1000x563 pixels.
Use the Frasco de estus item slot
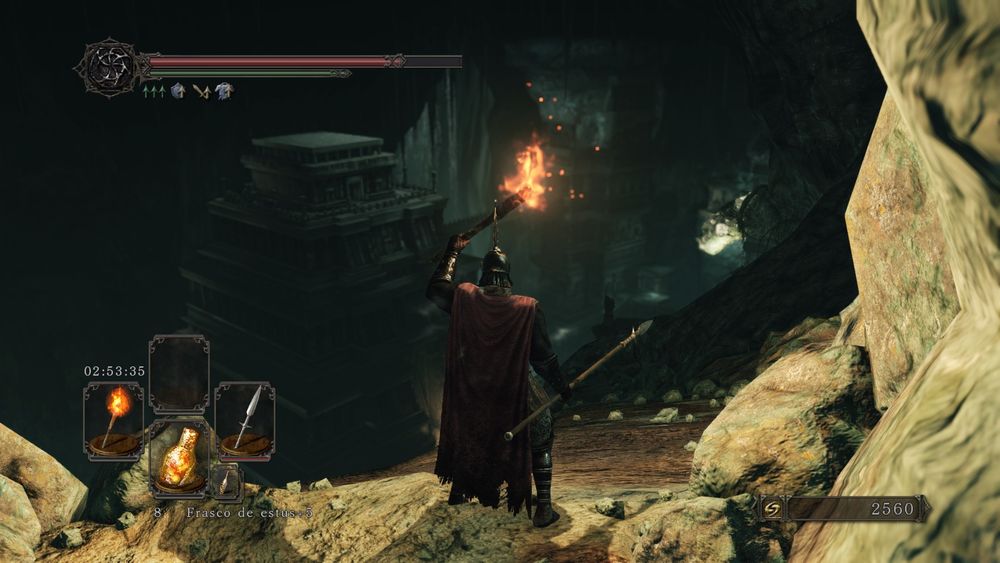179,458
